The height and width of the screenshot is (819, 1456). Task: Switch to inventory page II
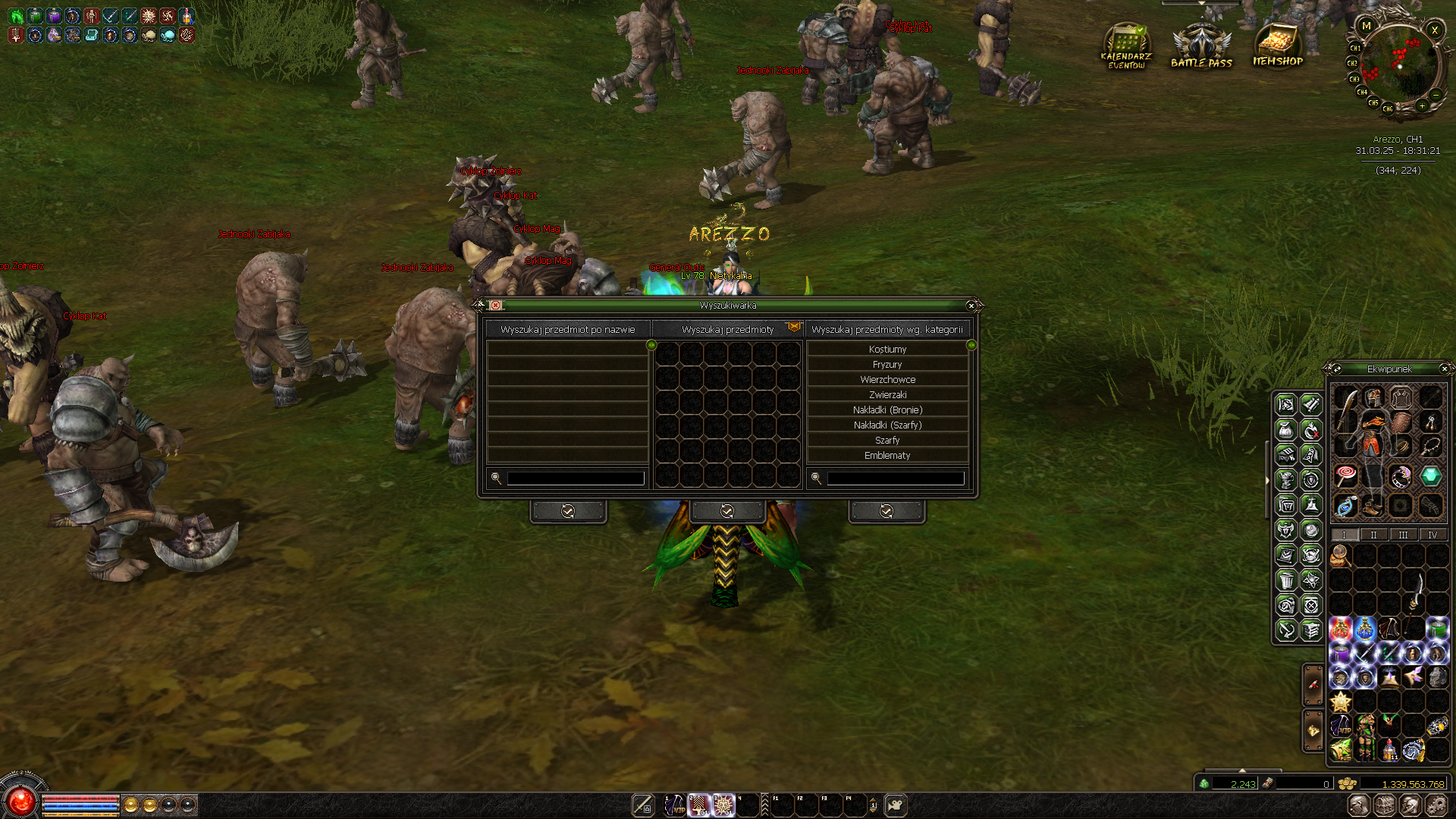point(1373,535)
